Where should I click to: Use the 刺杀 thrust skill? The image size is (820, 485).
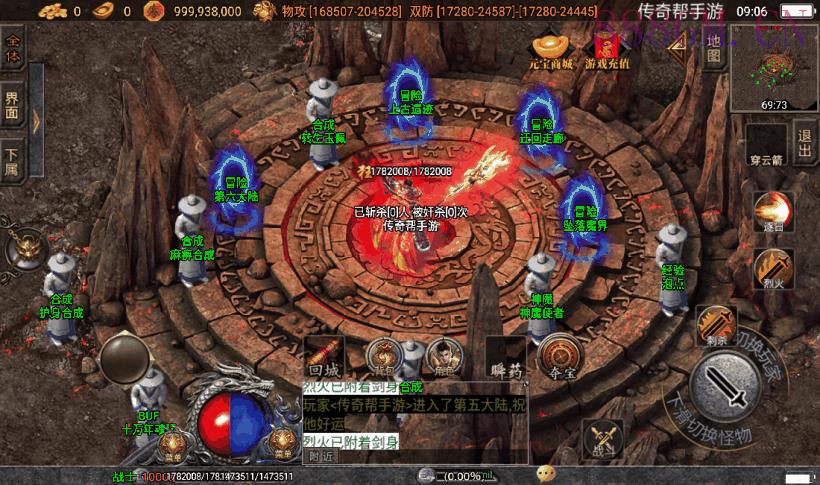pyautogui.click(x=716, y=325)
